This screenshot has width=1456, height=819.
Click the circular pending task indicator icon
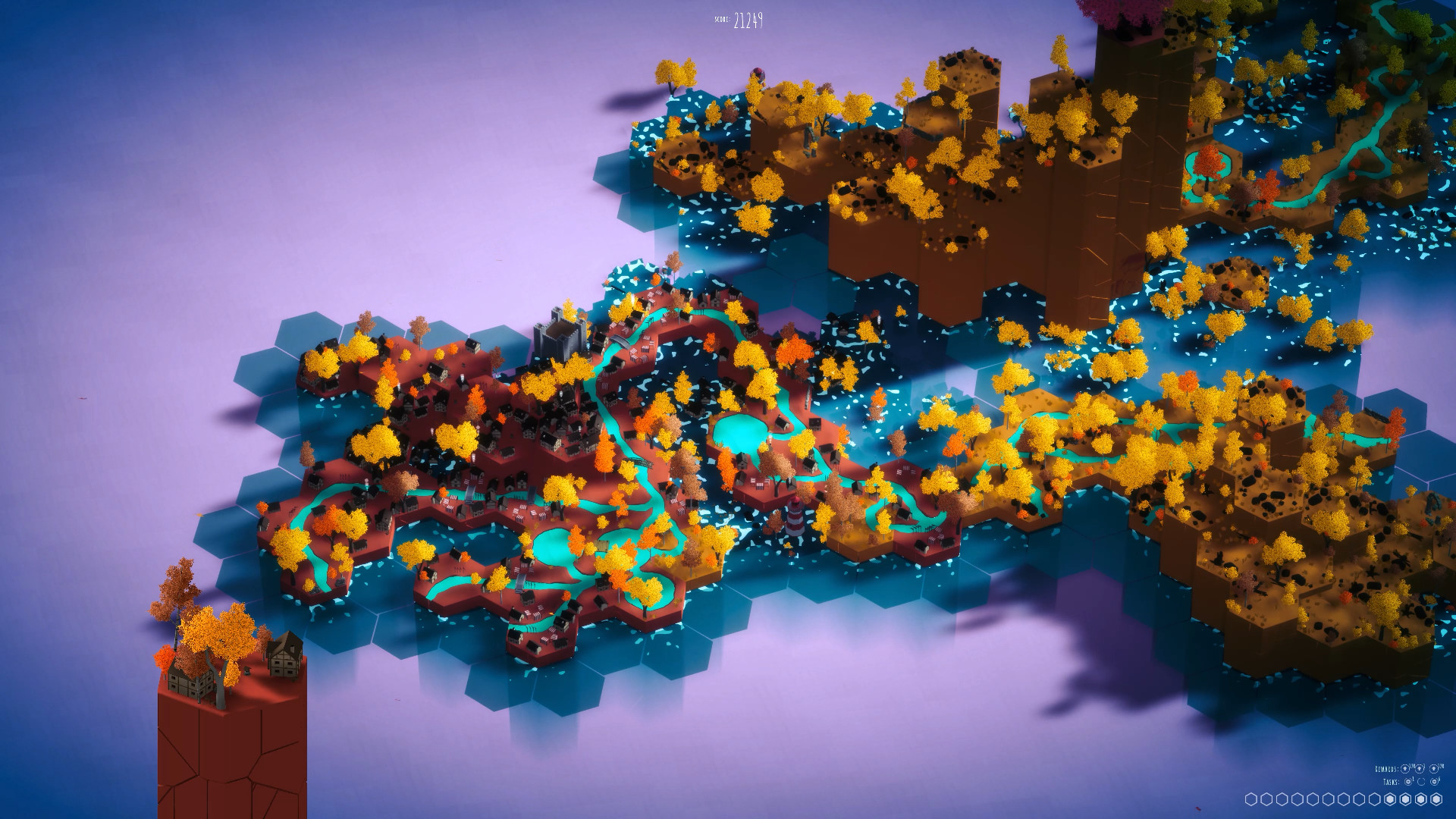tap(1421, 782)
